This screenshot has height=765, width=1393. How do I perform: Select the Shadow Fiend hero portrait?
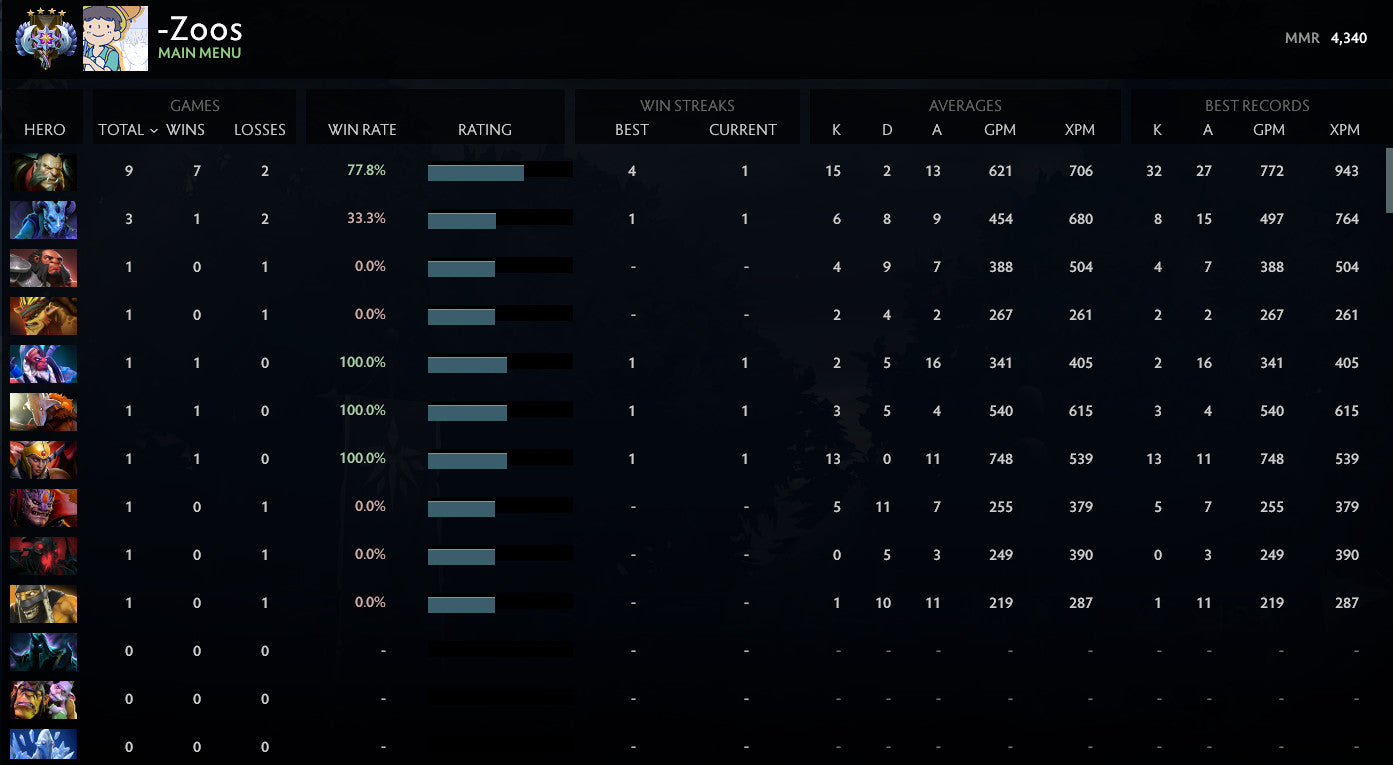pos(43,555)
